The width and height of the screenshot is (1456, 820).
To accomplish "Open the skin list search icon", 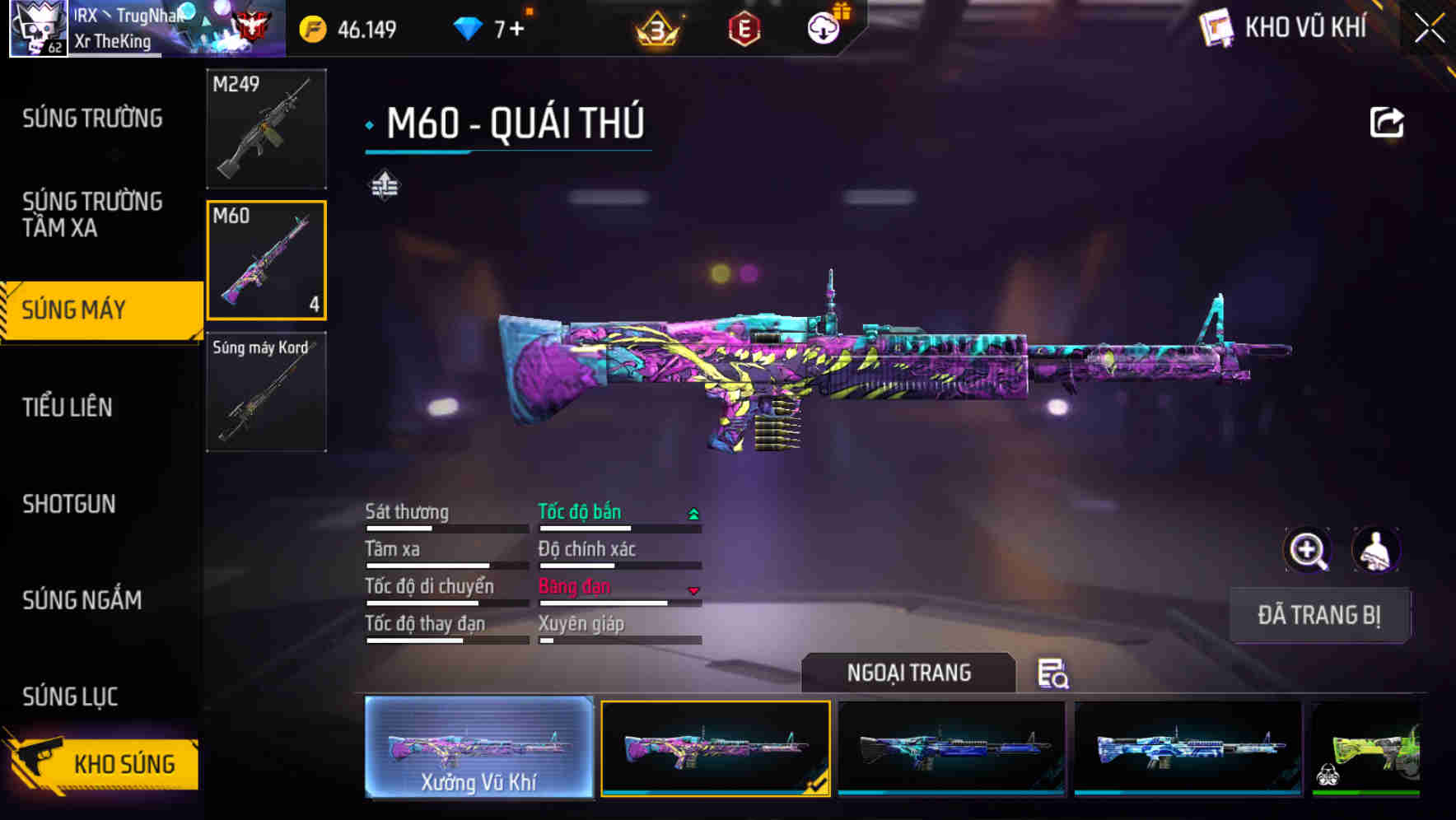I will (1052, 673).
